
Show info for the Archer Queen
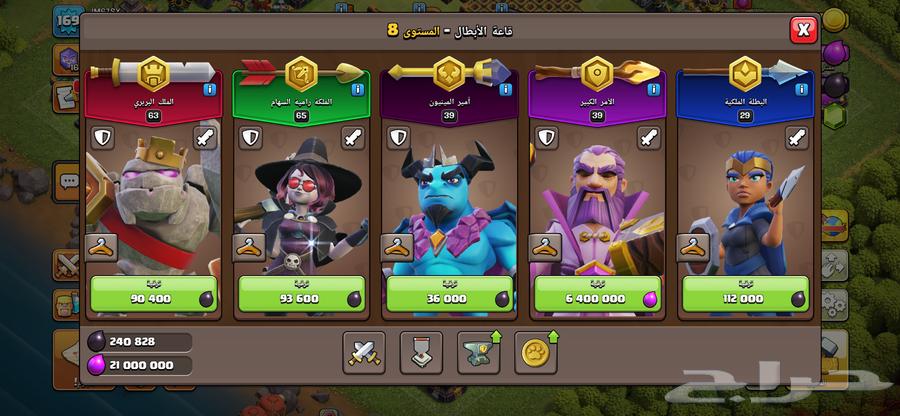click(x=358, y=89)
